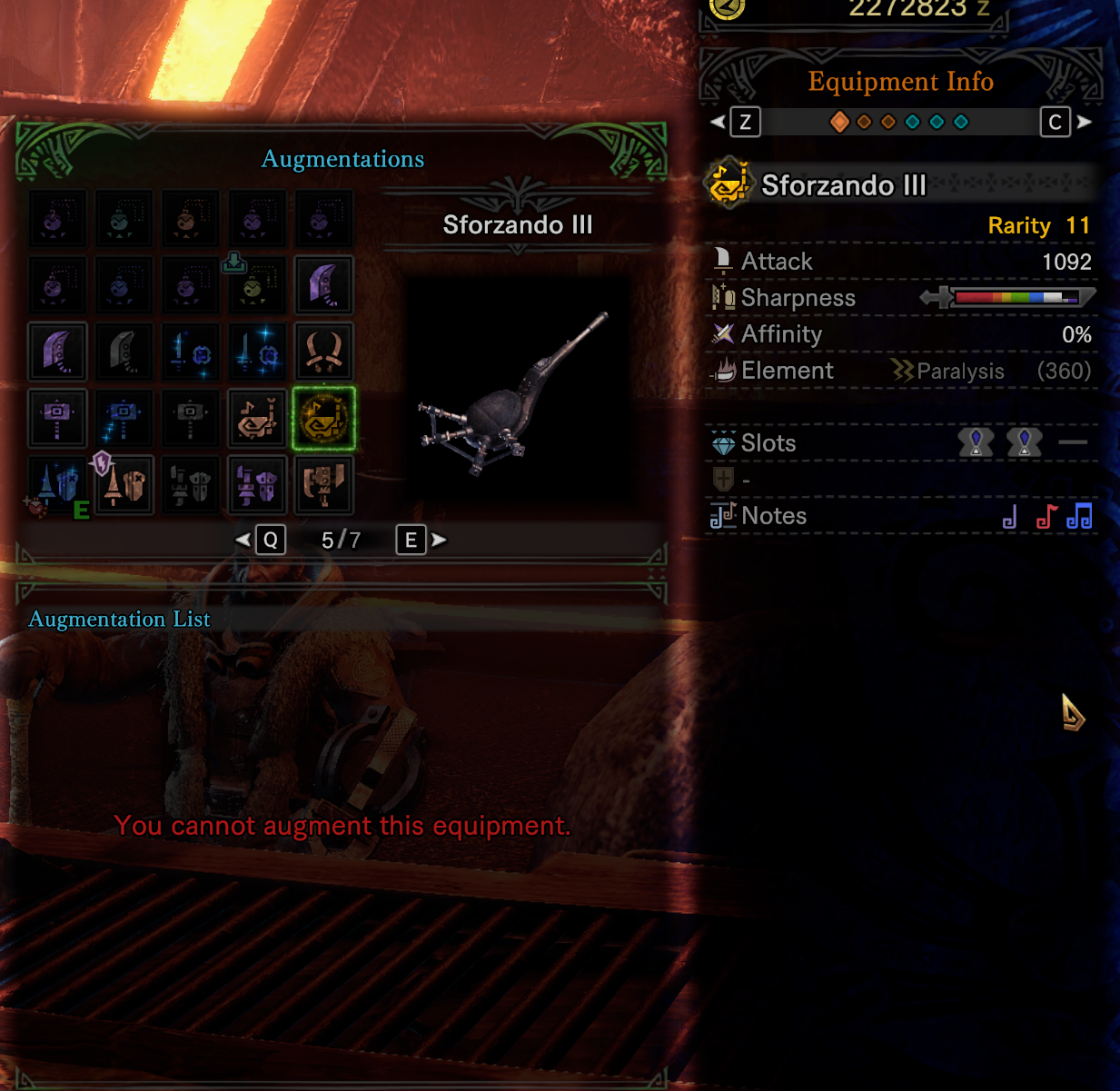Pick the equipped blue lance slot

click(x=58, y=484)
